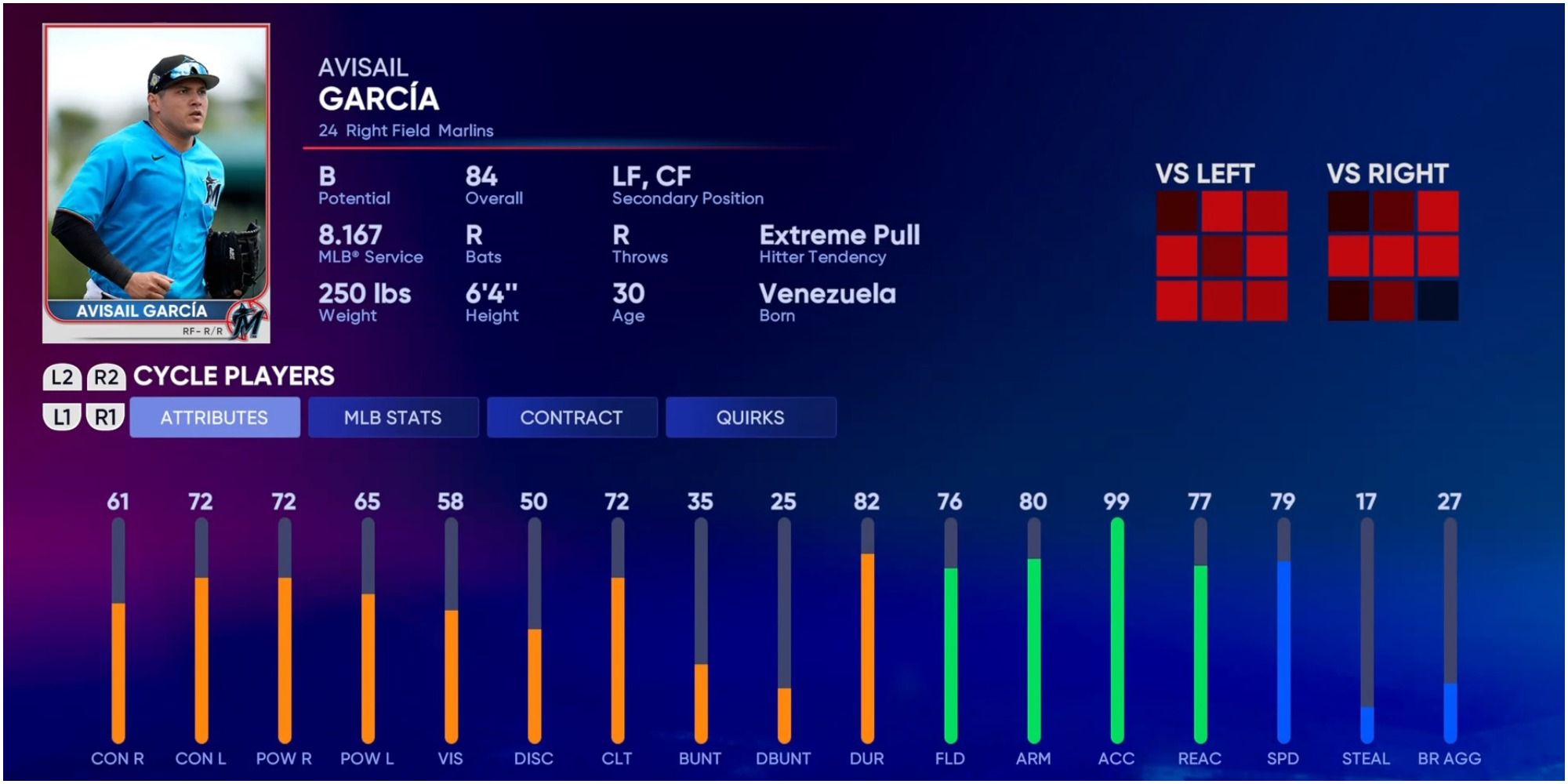This screenshot has height=784, width=1568.
Task: View the Quirks tab
Action: click(x=750, y=418)
